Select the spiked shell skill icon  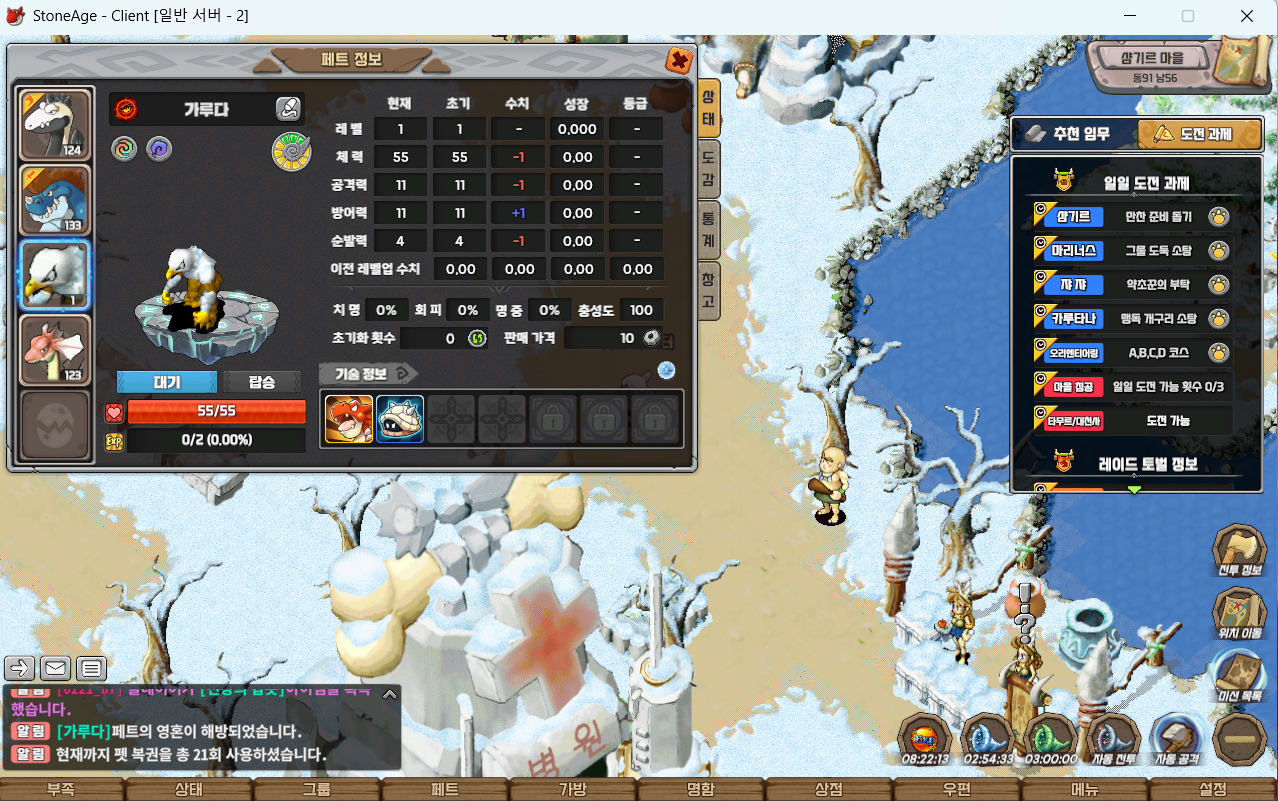point(400,419)
